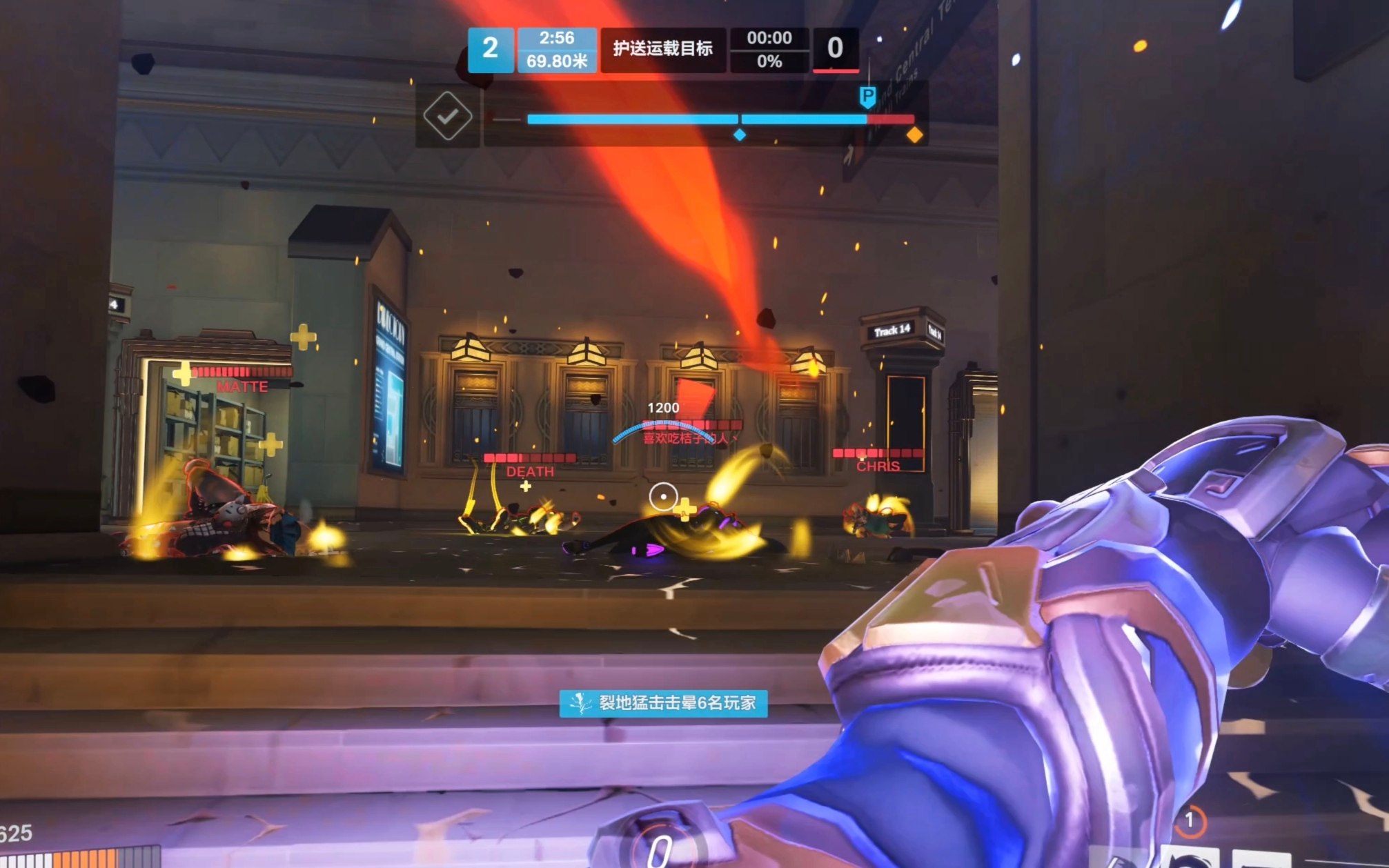Image resolution: width=1389 pixels, height=868 pixels.
Task: Select the orange diamond final checkpoint marker
Action: [x=914, y=135]
